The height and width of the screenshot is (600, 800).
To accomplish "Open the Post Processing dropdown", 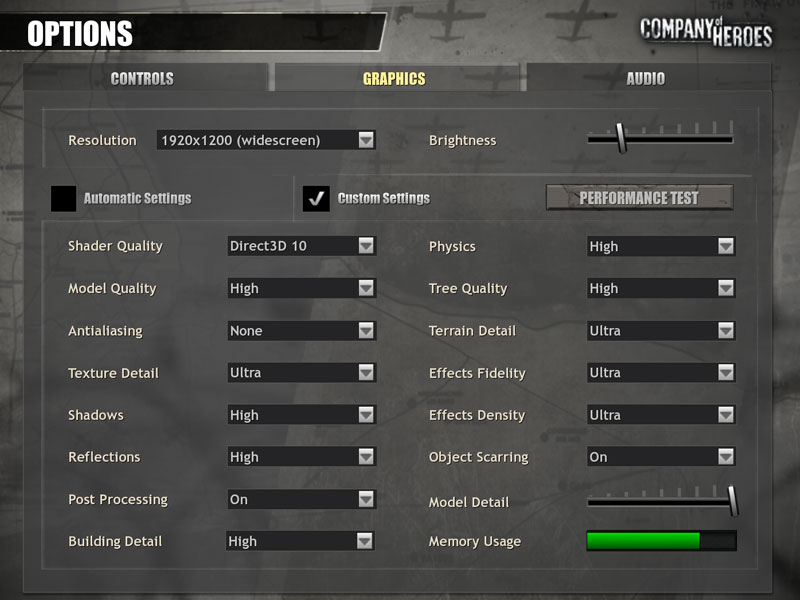I will click(x=302, y=499).
